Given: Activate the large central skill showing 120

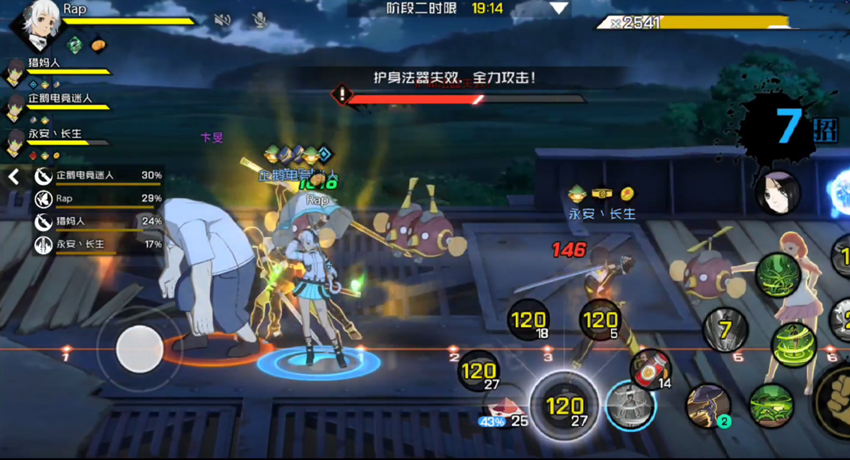Looking at the screenshot, I should tap(565, 406).
